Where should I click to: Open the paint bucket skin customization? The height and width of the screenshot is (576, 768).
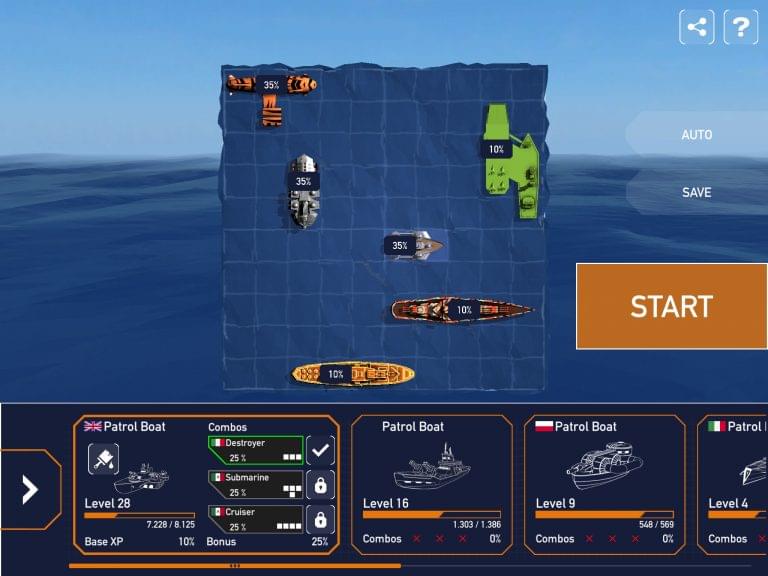pos(104,458)
